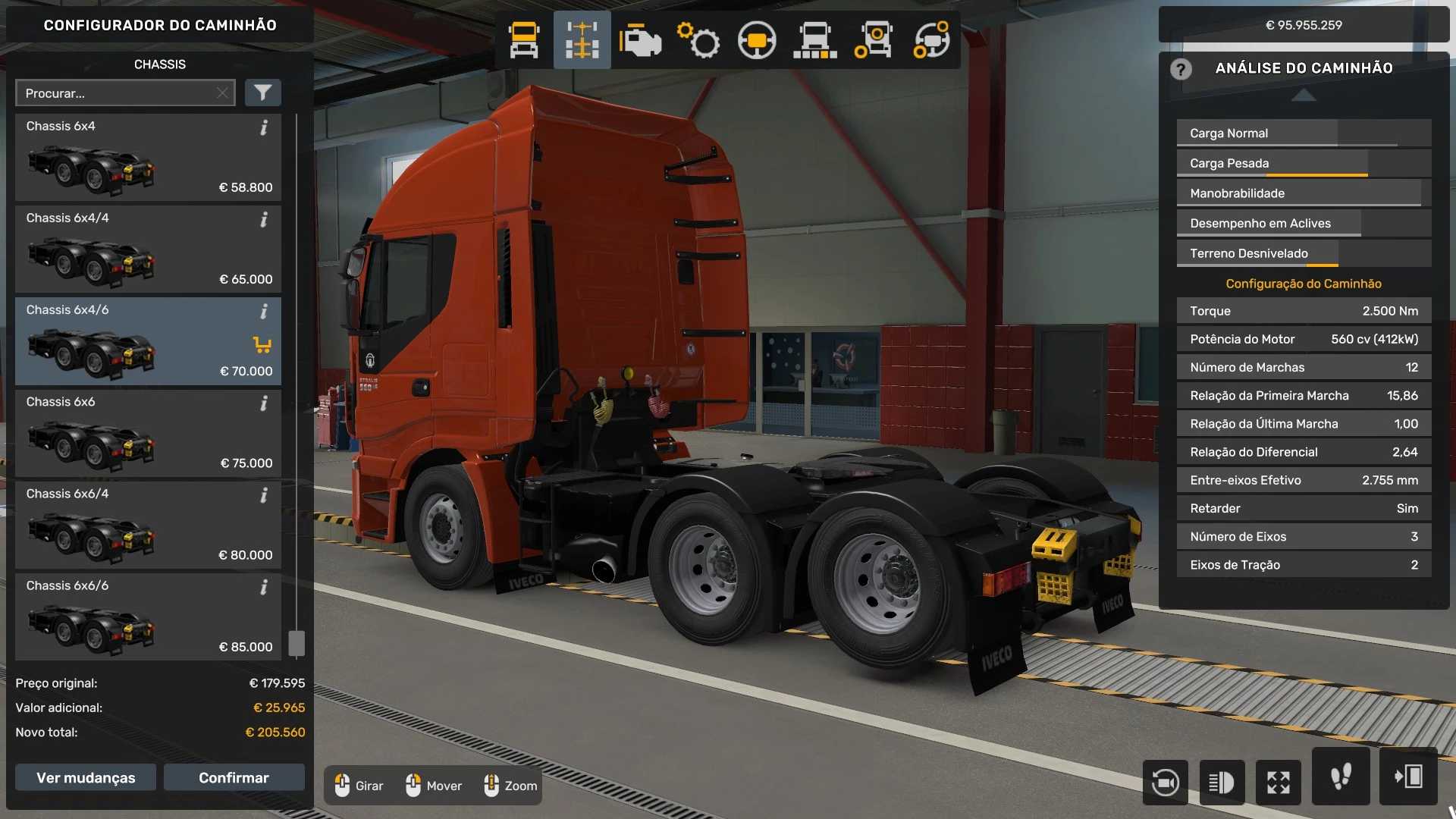Add Chassis 6x4/6 to cart
This screenshot has height=819, width=1456.
[x=262, y=345]
